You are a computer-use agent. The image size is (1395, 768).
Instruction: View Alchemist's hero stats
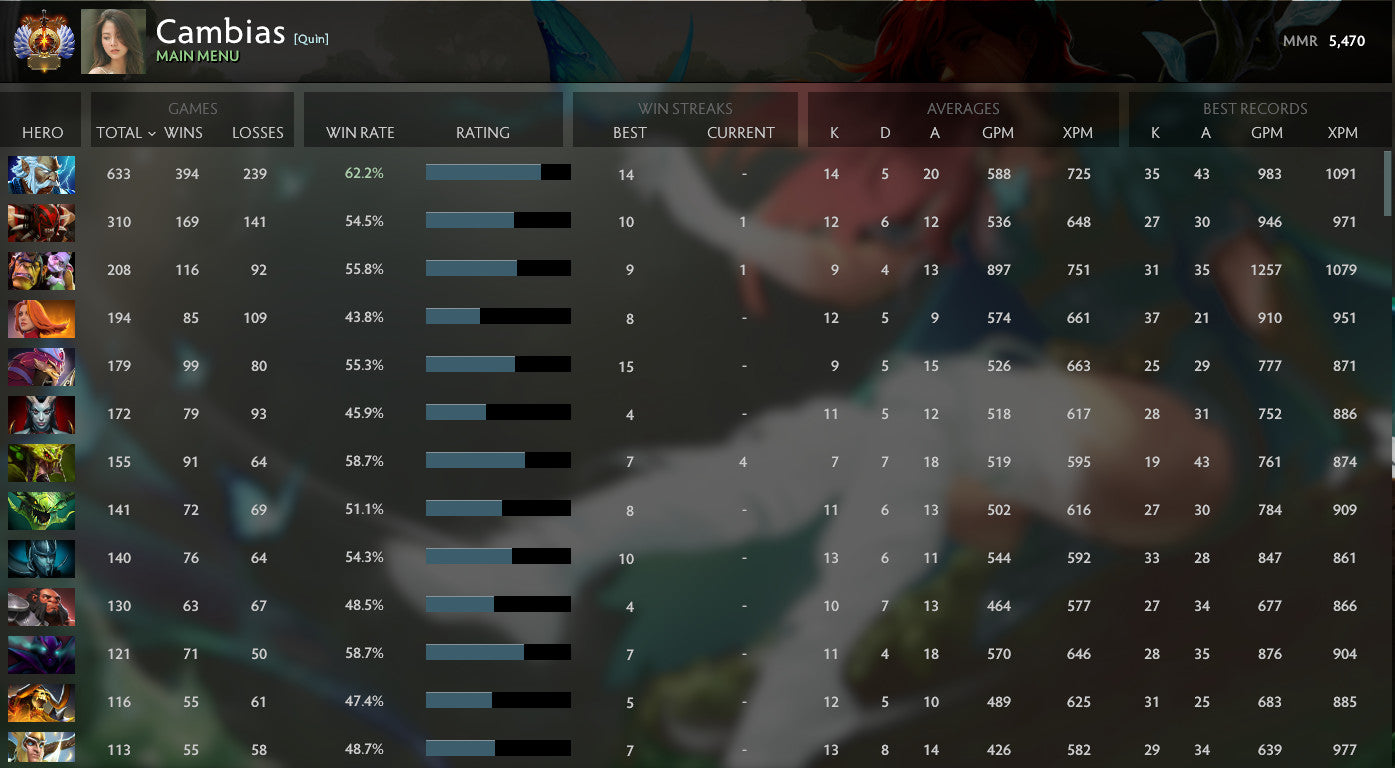[41, 270]
